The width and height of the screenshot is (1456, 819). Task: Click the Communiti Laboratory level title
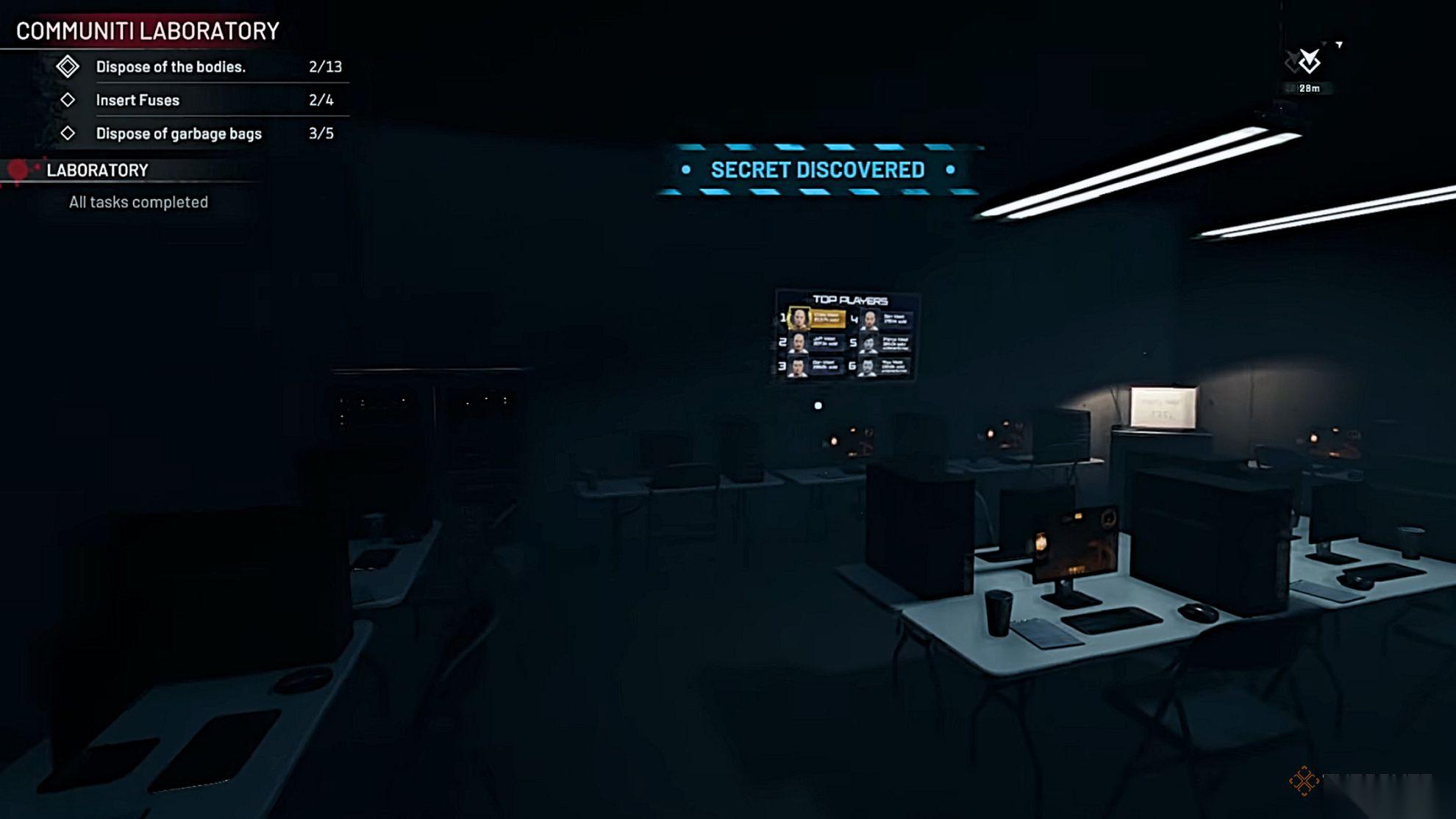[x=148, y=31]
